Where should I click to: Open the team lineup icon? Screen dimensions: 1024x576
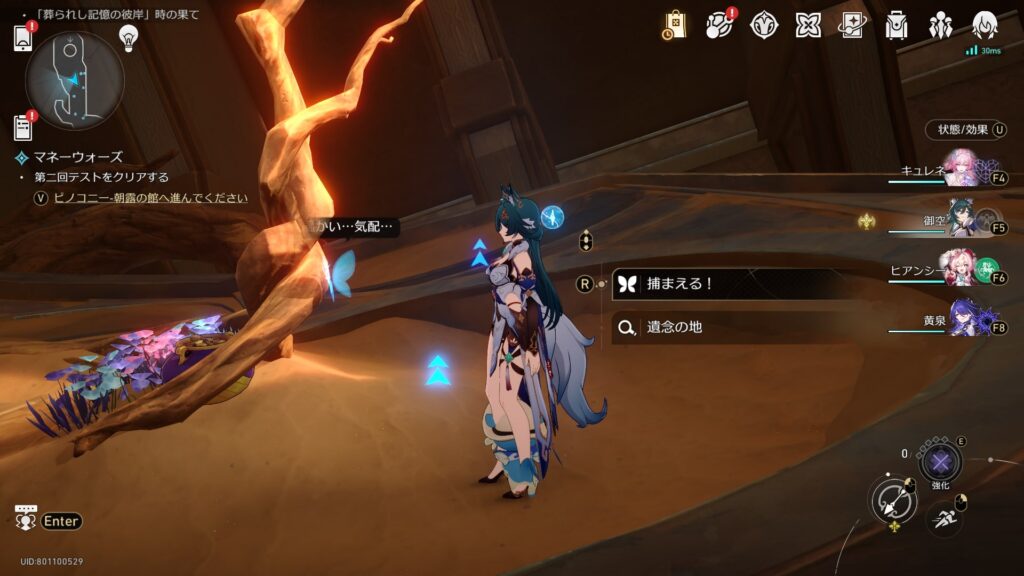940,26
